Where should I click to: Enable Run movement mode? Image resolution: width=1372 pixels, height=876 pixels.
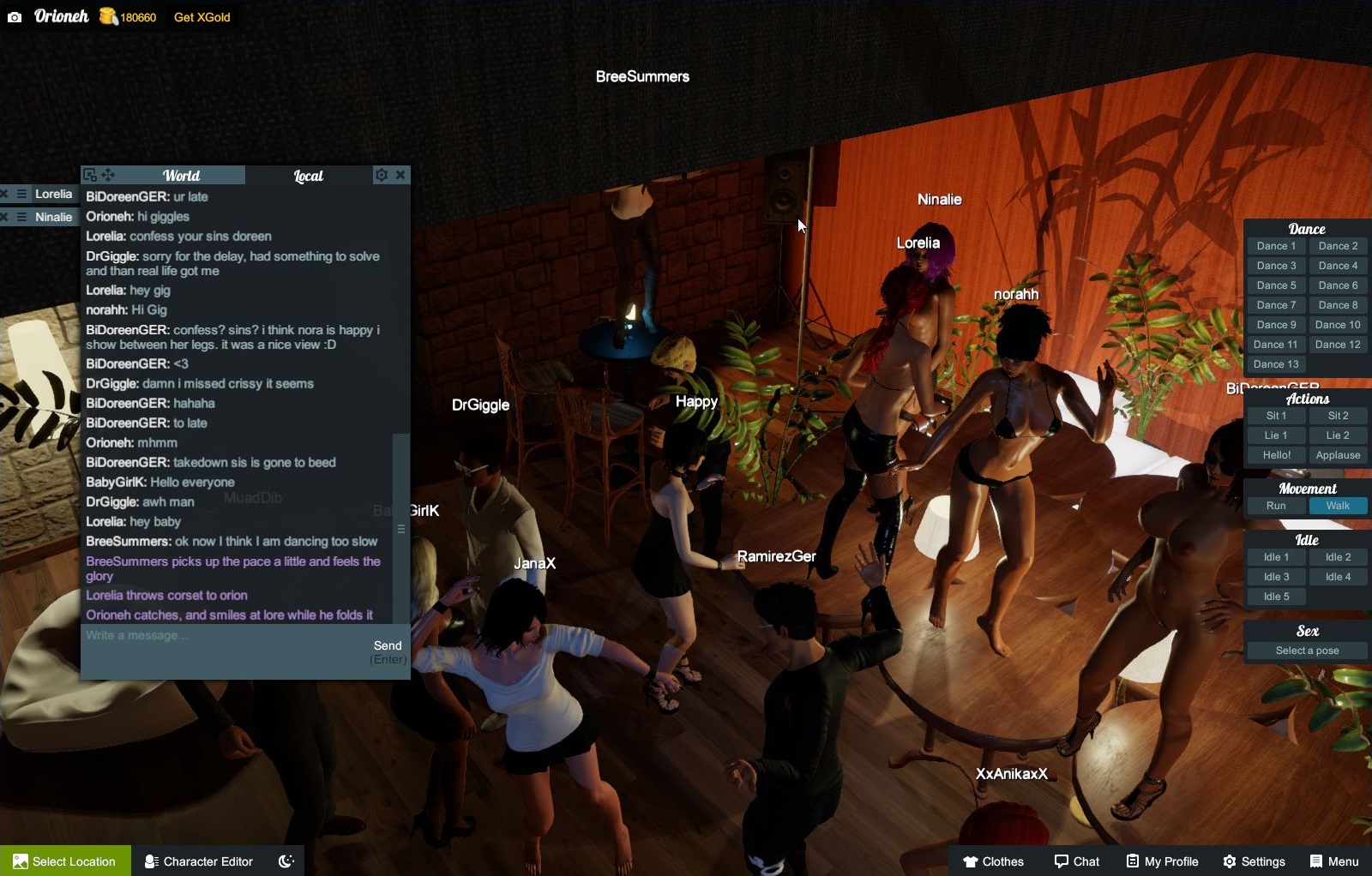tap(1275, 506)
